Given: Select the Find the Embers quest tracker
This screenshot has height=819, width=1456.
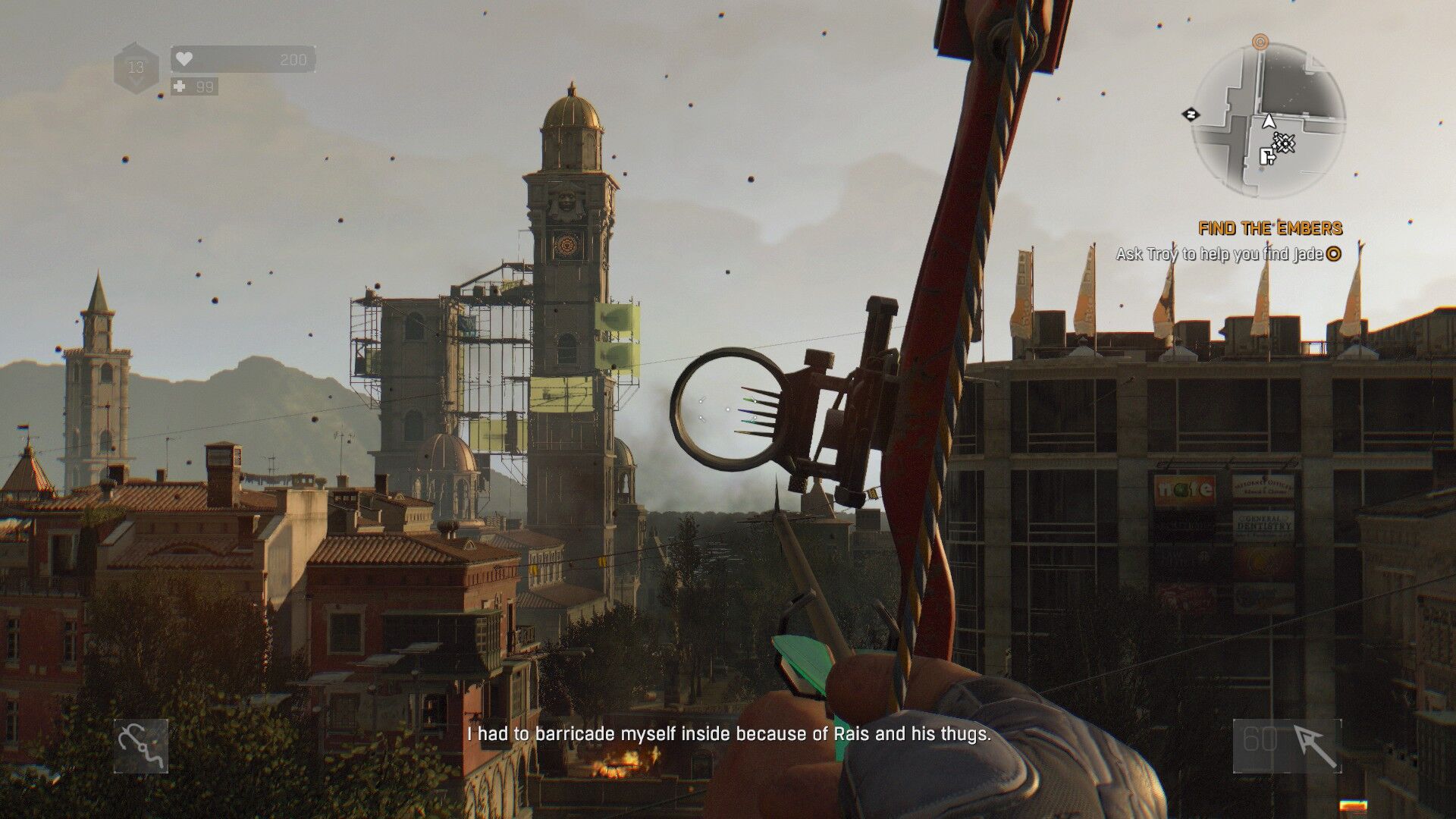Looking at the screenshot, I should [1269, 228].
